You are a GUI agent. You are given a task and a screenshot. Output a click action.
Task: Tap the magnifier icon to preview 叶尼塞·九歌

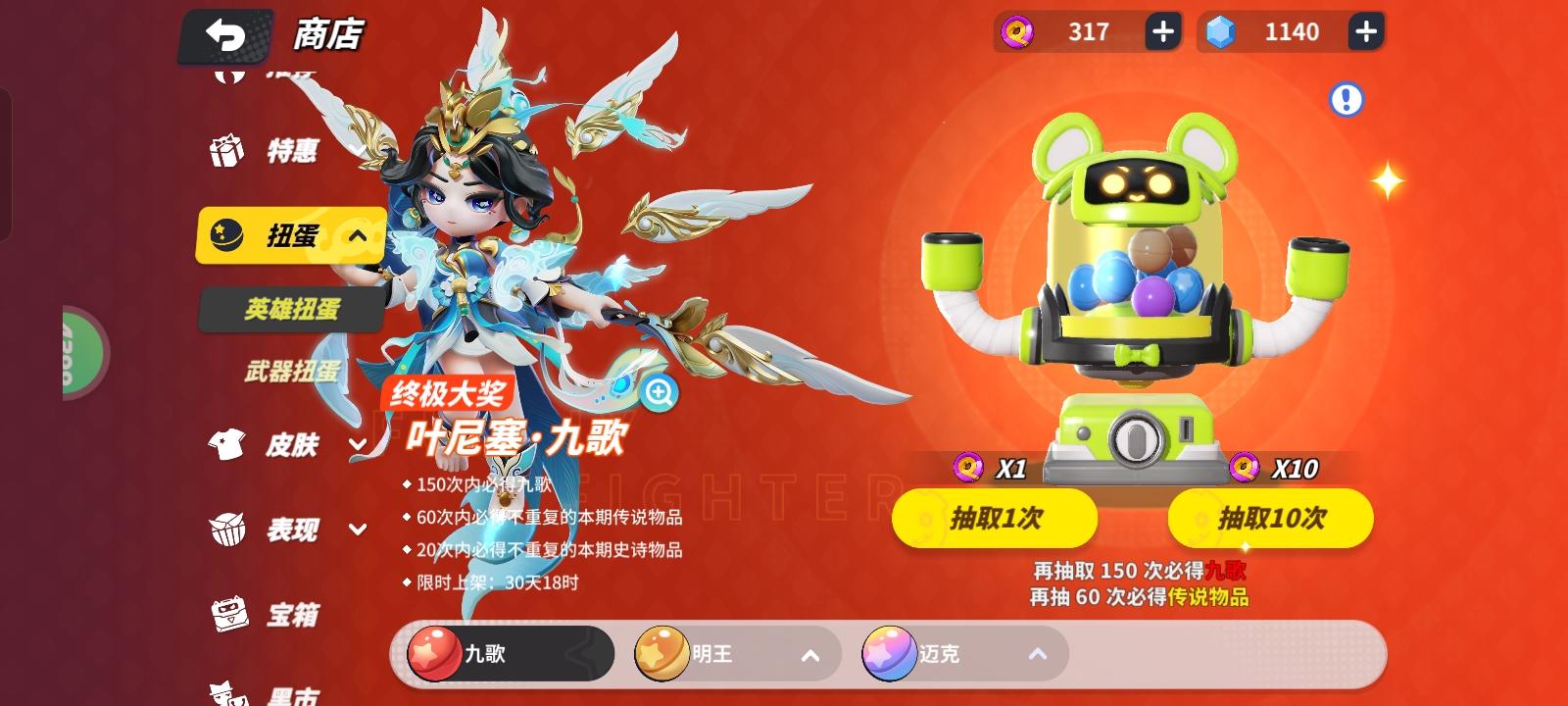(x=659, y=392)
